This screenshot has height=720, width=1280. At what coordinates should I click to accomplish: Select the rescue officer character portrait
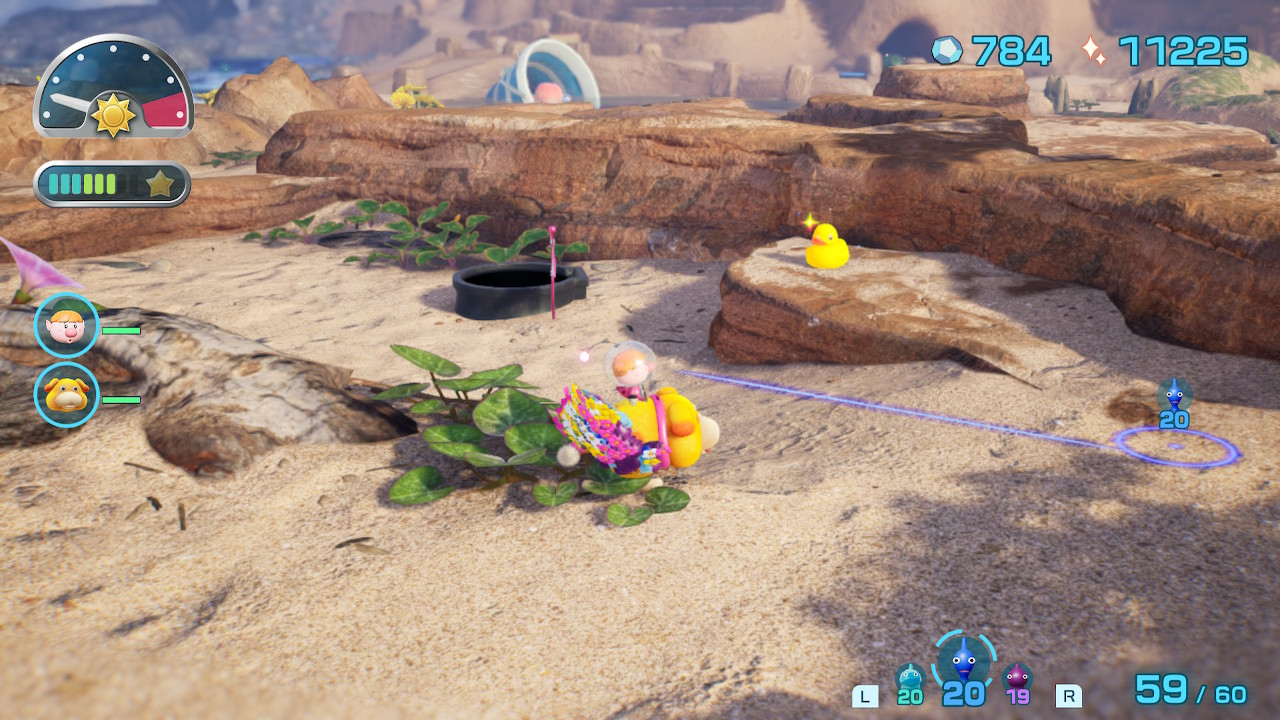coord(67,325)
